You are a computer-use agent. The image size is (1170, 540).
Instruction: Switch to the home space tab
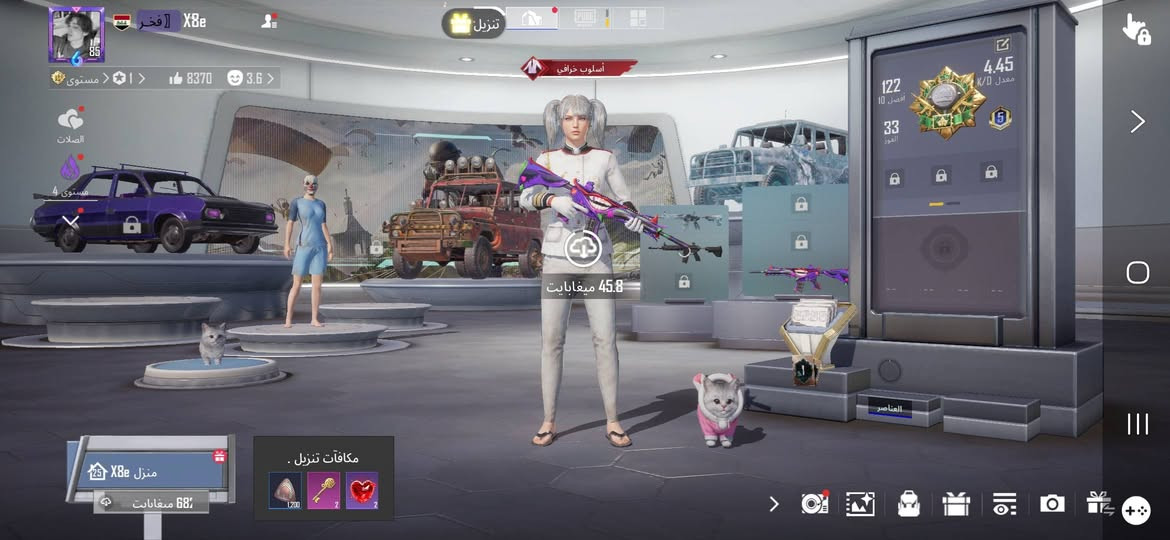[532, 18]
